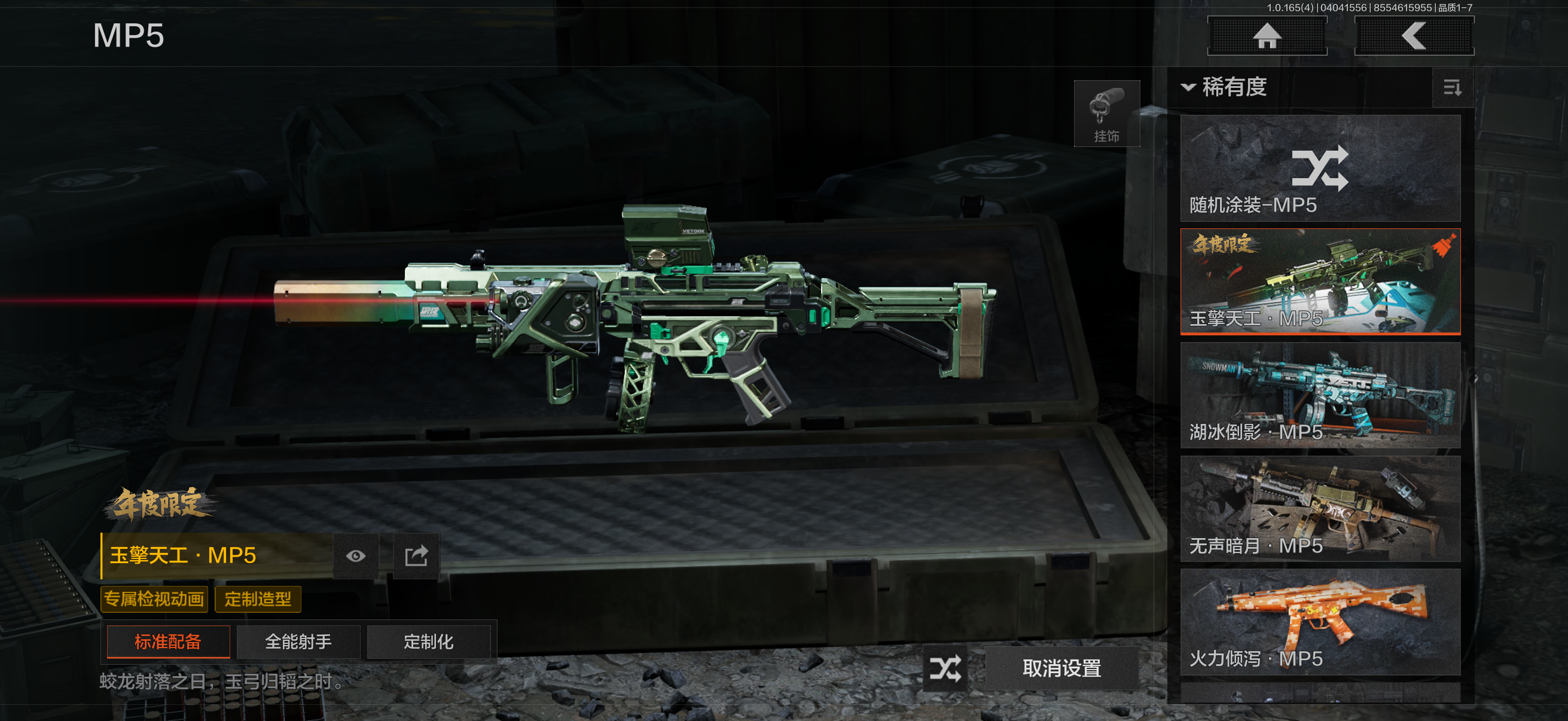Image resolution: width=1568 pixels, height=721 pixels.
Task: Show the 专属检视动画 tag details
Action: [154, 598]
